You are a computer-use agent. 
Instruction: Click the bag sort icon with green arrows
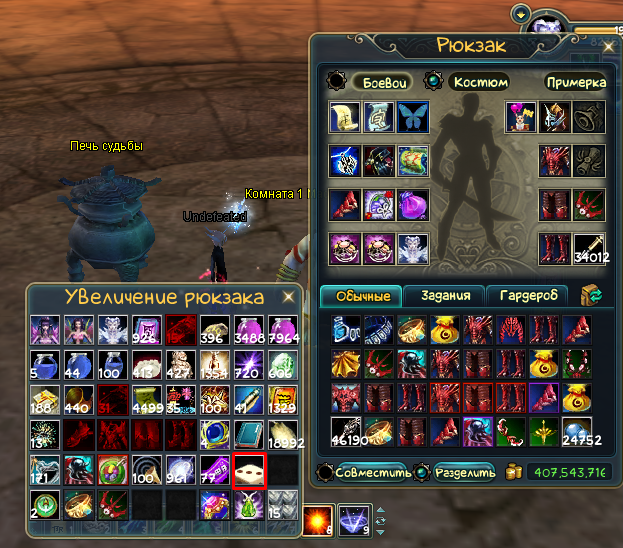tap(592, 295)
